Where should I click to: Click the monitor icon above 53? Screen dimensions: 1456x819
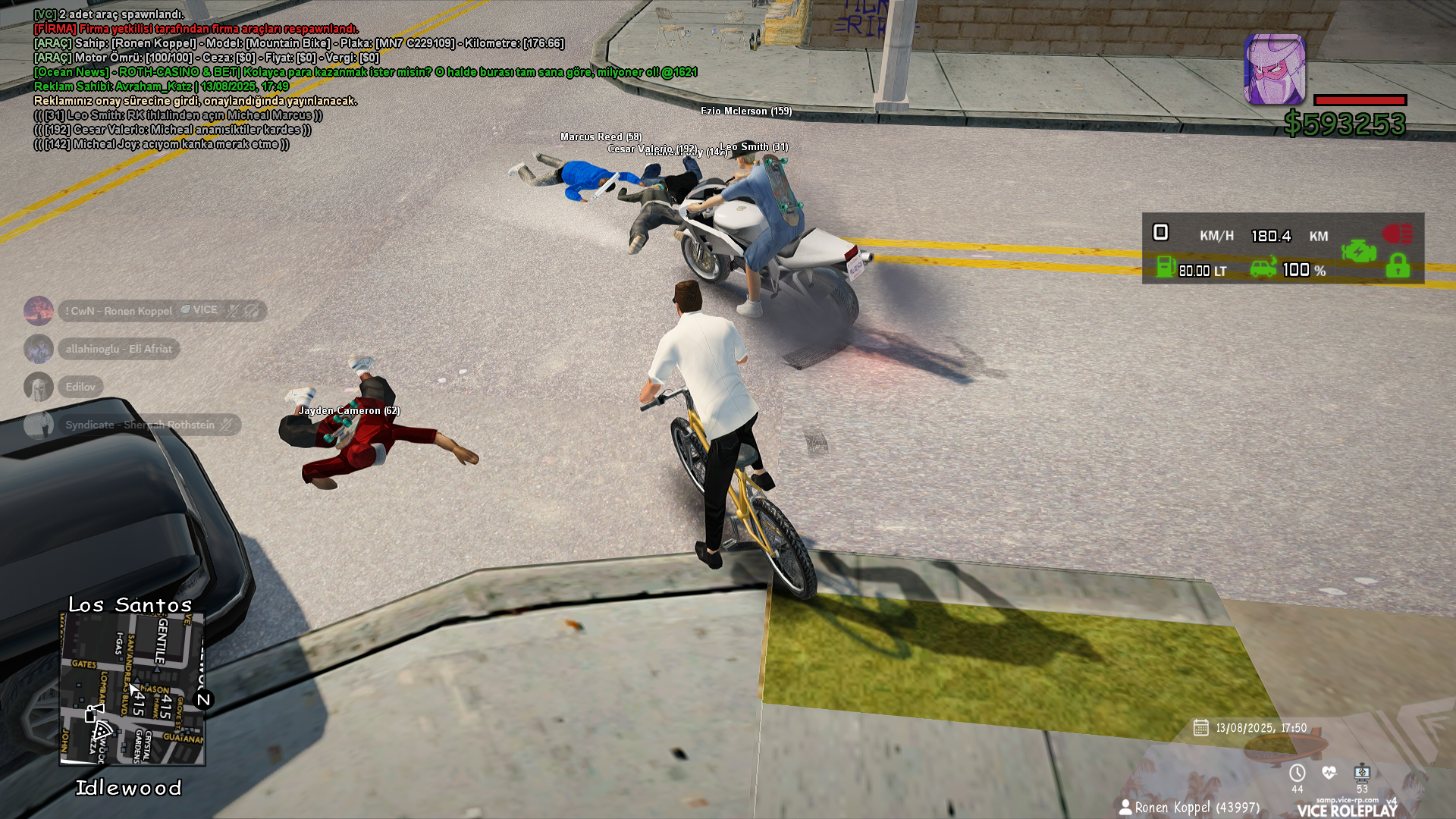[x=1362, y=773]
